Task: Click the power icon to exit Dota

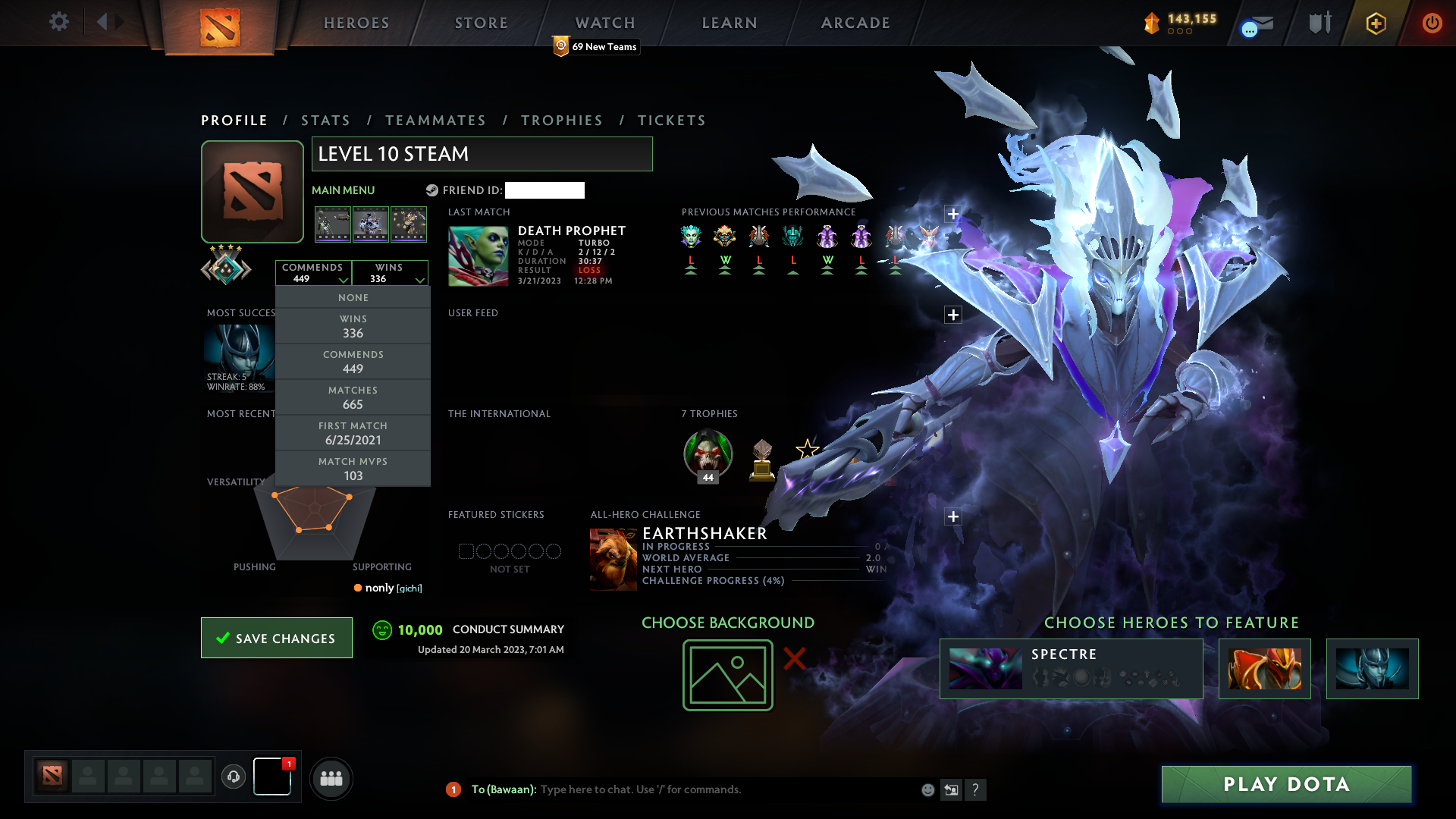Action: [1432, 22]
